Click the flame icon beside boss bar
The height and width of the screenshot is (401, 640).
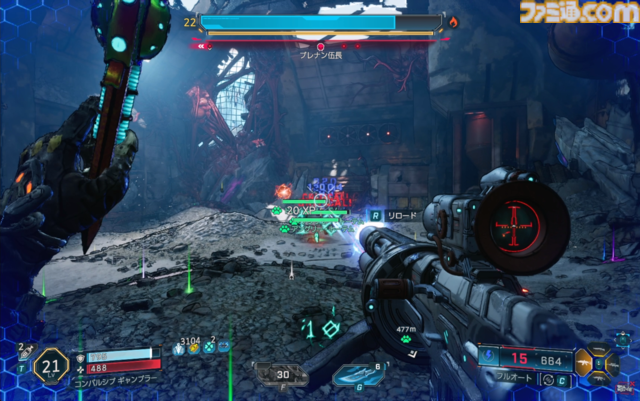[x=453, y=20]
